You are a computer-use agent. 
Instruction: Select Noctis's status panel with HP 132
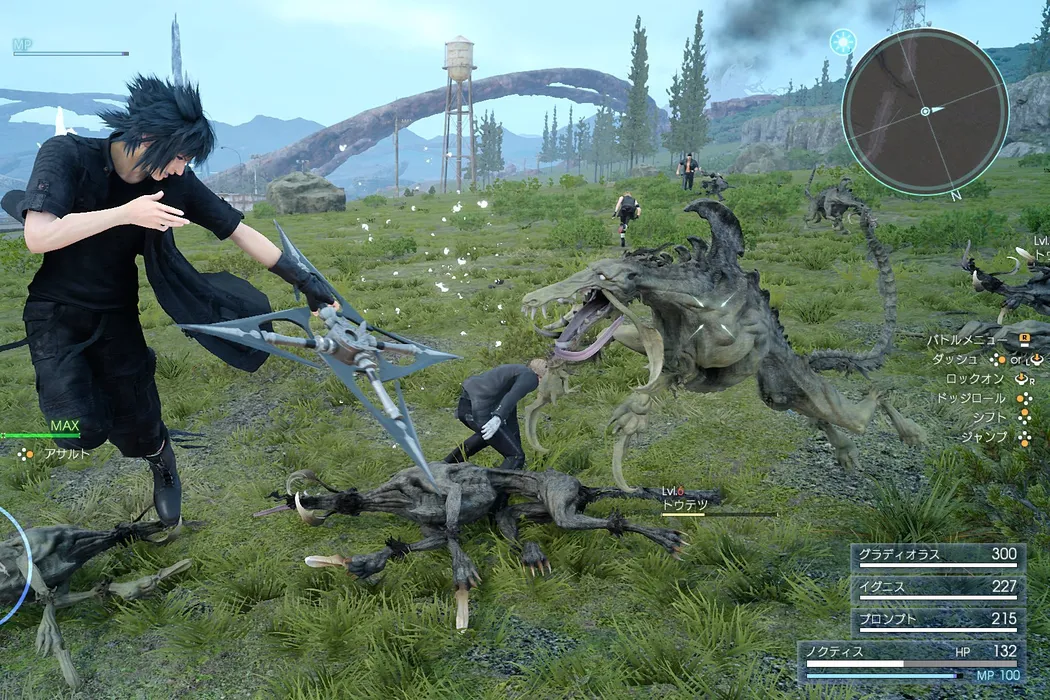click(x=911, y=661)
